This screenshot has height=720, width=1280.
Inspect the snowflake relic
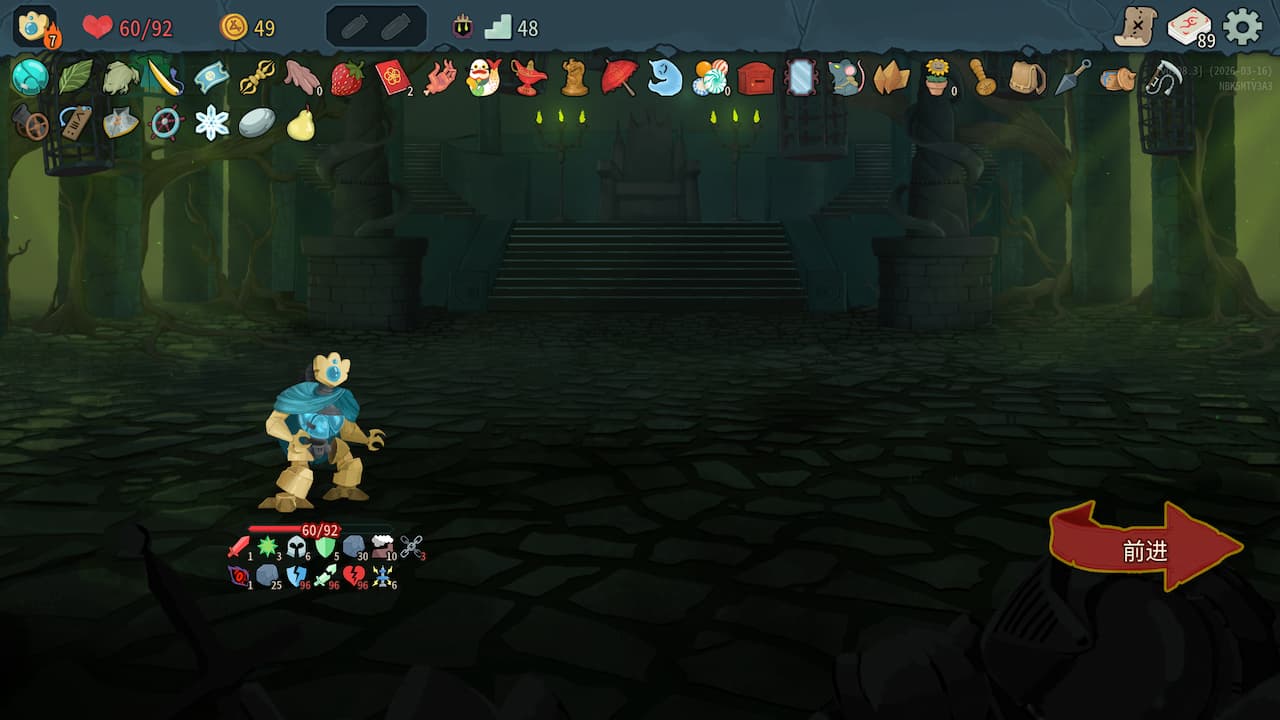click(212, 123)
